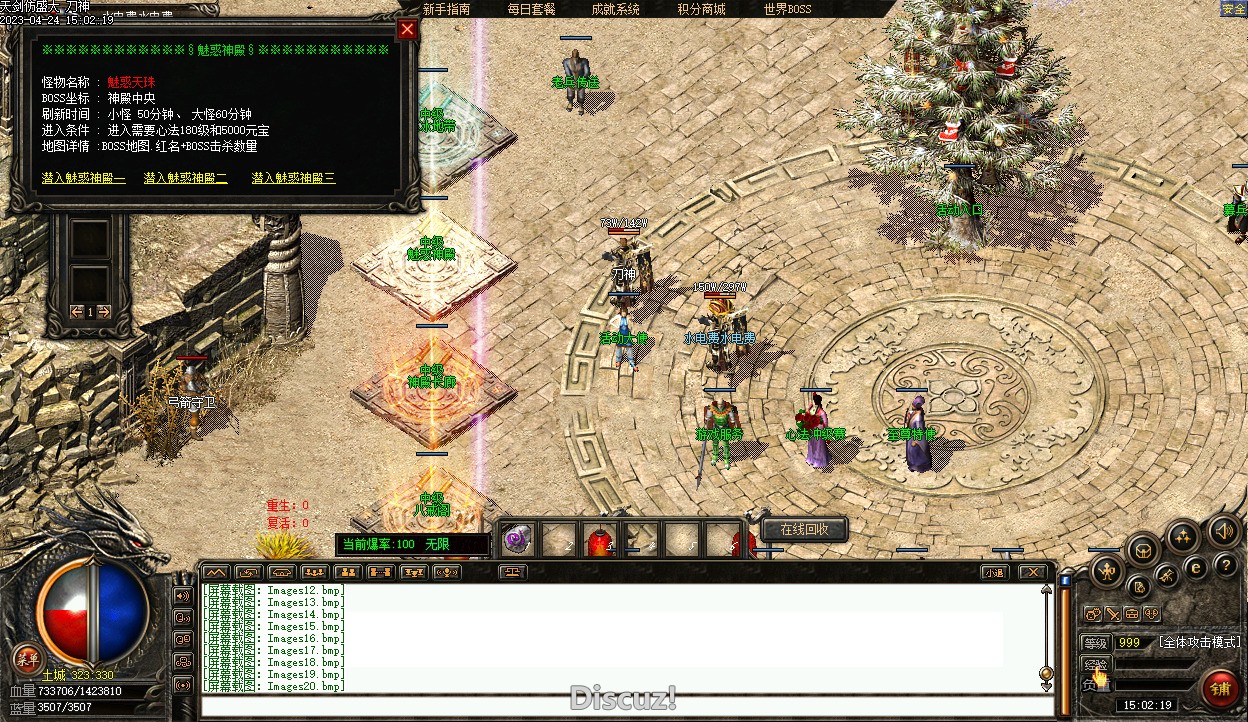Select the 潜入魅惑神殿三 option

click(293, 178)
